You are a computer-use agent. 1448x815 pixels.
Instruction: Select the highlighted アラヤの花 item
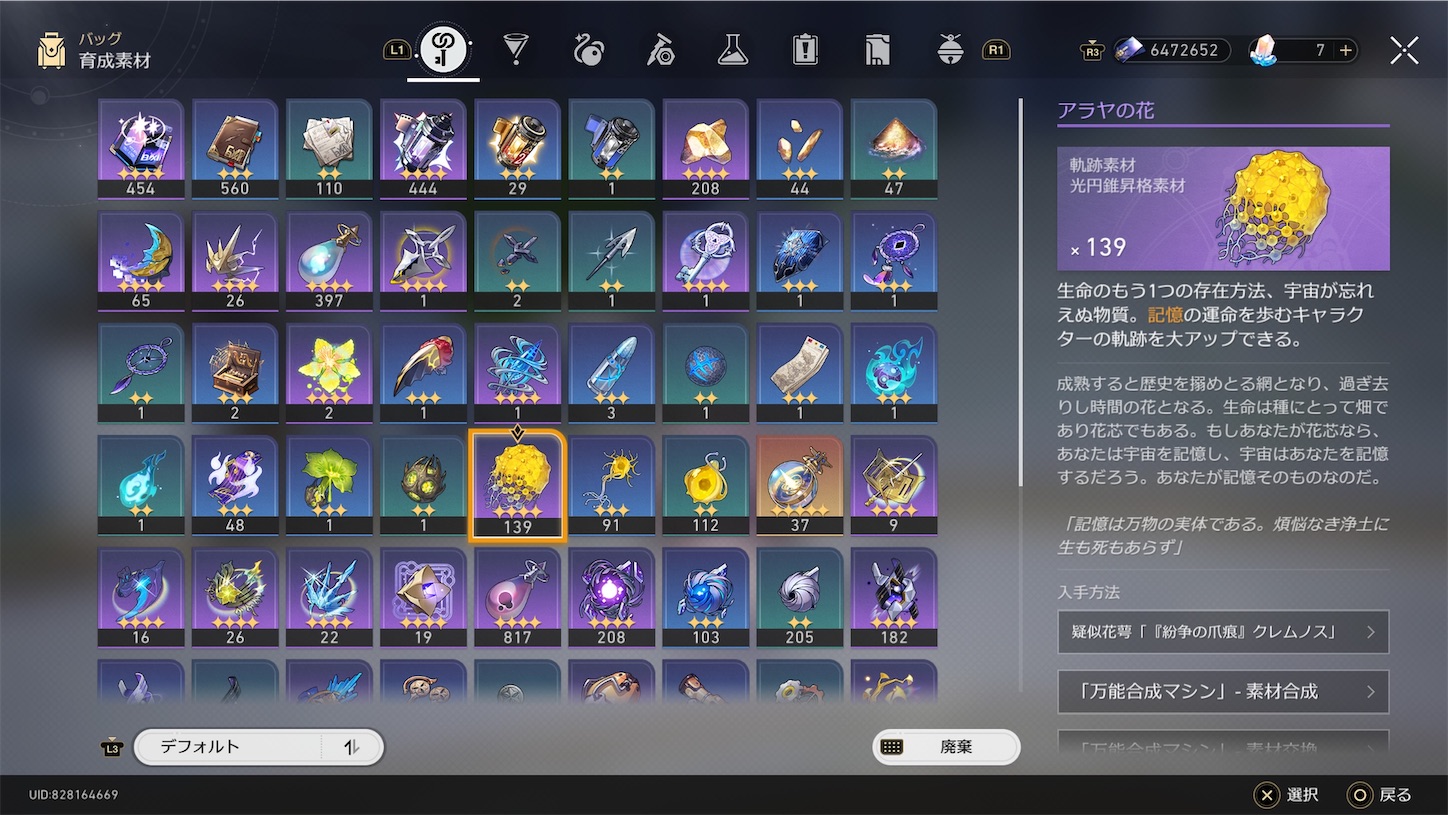pos(517,484)
